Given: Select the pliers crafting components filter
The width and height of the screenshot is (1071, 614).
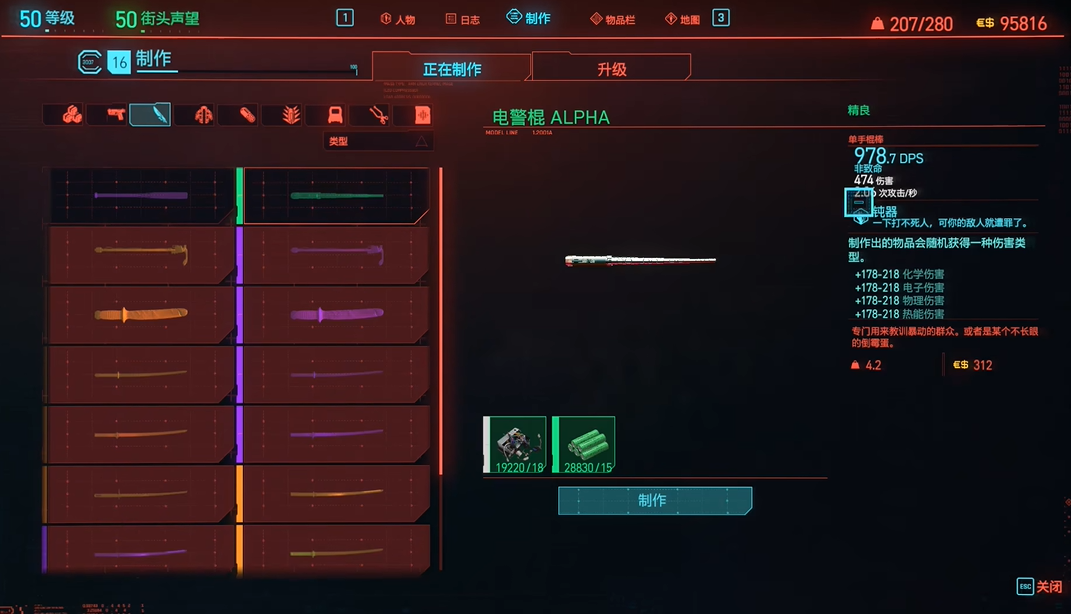Looking at the screenshot, I should pyautogui.click(x=378, y=115).
